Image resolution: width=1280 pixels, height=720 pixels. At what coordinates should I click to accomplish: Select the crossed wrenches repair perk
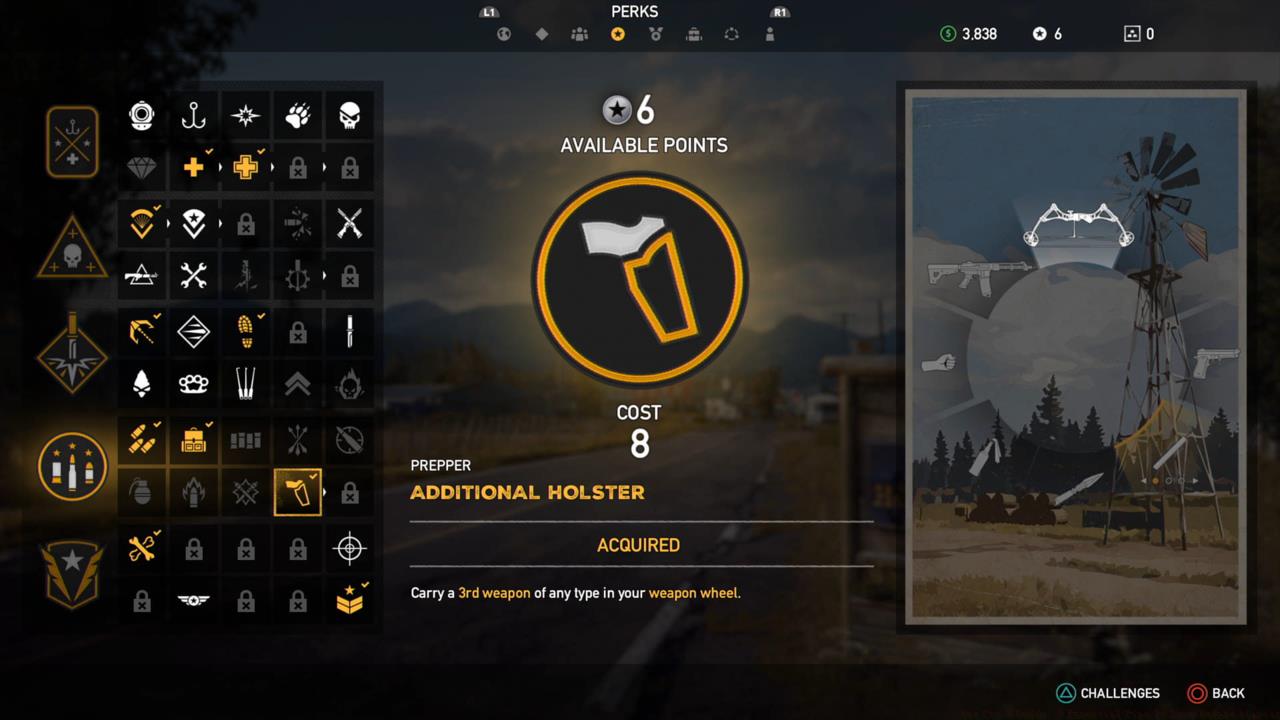pos(193,276)
